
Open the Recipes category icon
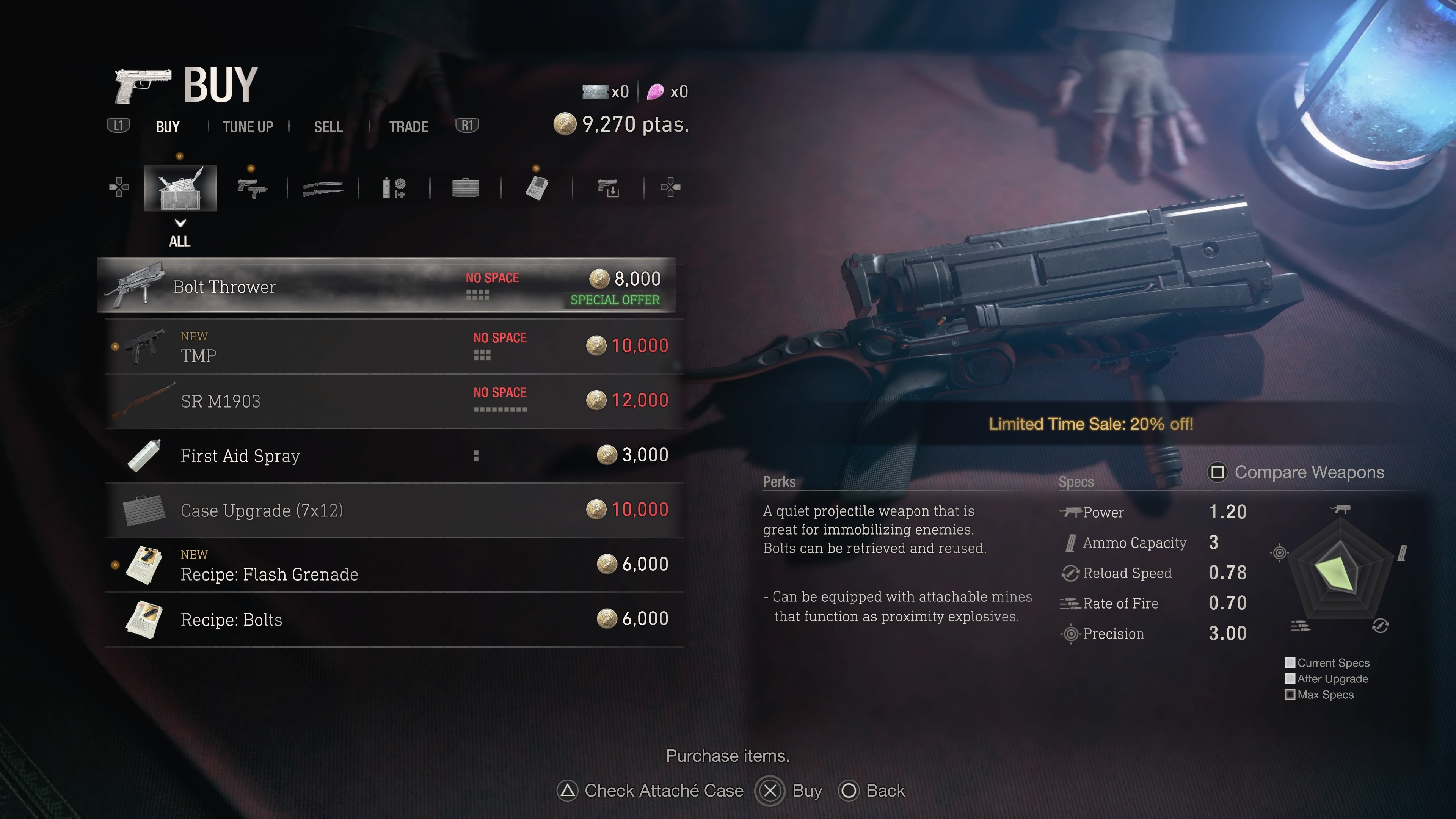(537, 188)
